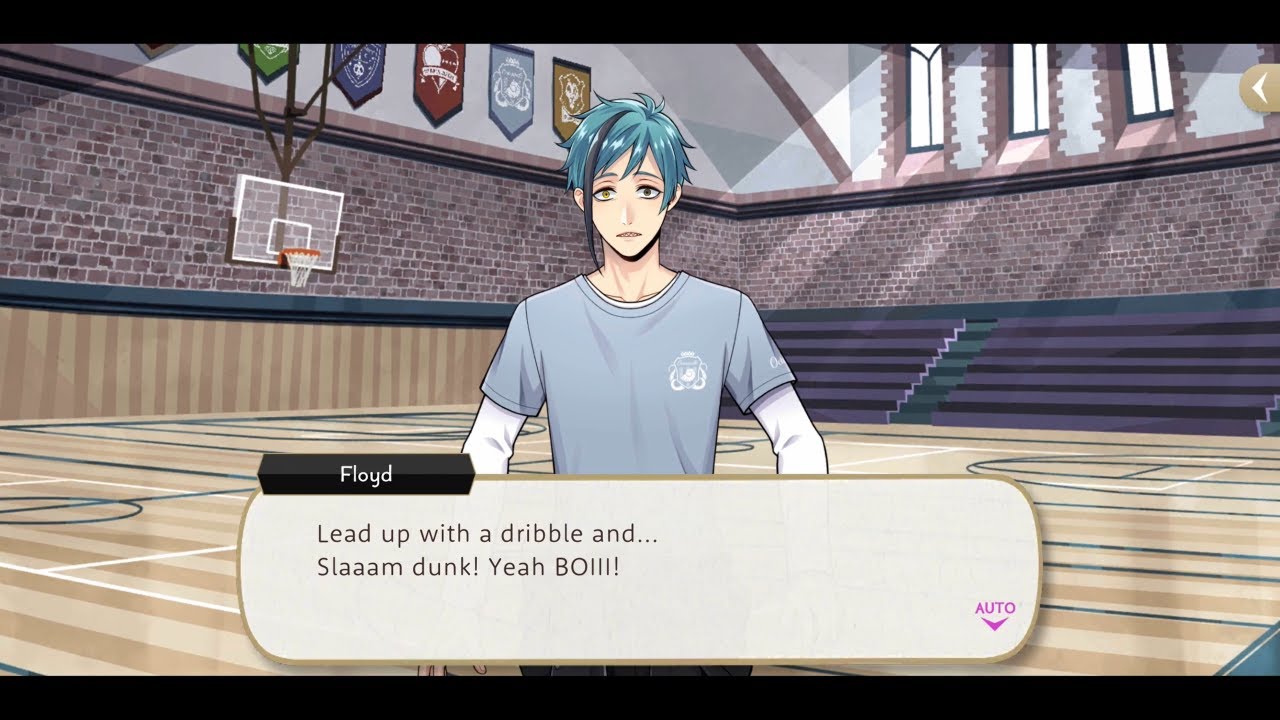Viewport: 1280px width, 720px height.
Task: Toggle the AUTO dialogue advance button
Action: tap(994, 614)
